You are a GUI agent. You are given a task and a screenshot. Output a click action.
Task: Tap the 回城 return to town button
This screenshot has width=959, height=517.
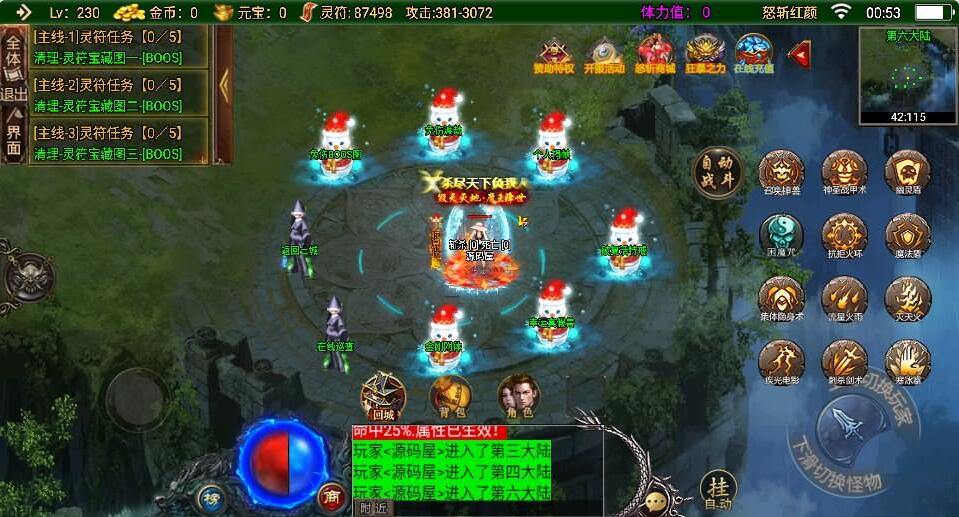pos(383,394)
